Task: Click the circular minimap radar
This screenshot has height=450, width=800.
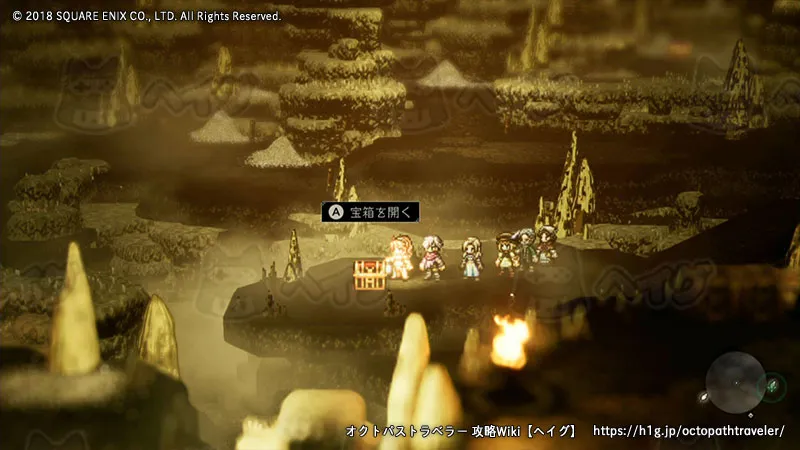Action: [x=736, y=381]
